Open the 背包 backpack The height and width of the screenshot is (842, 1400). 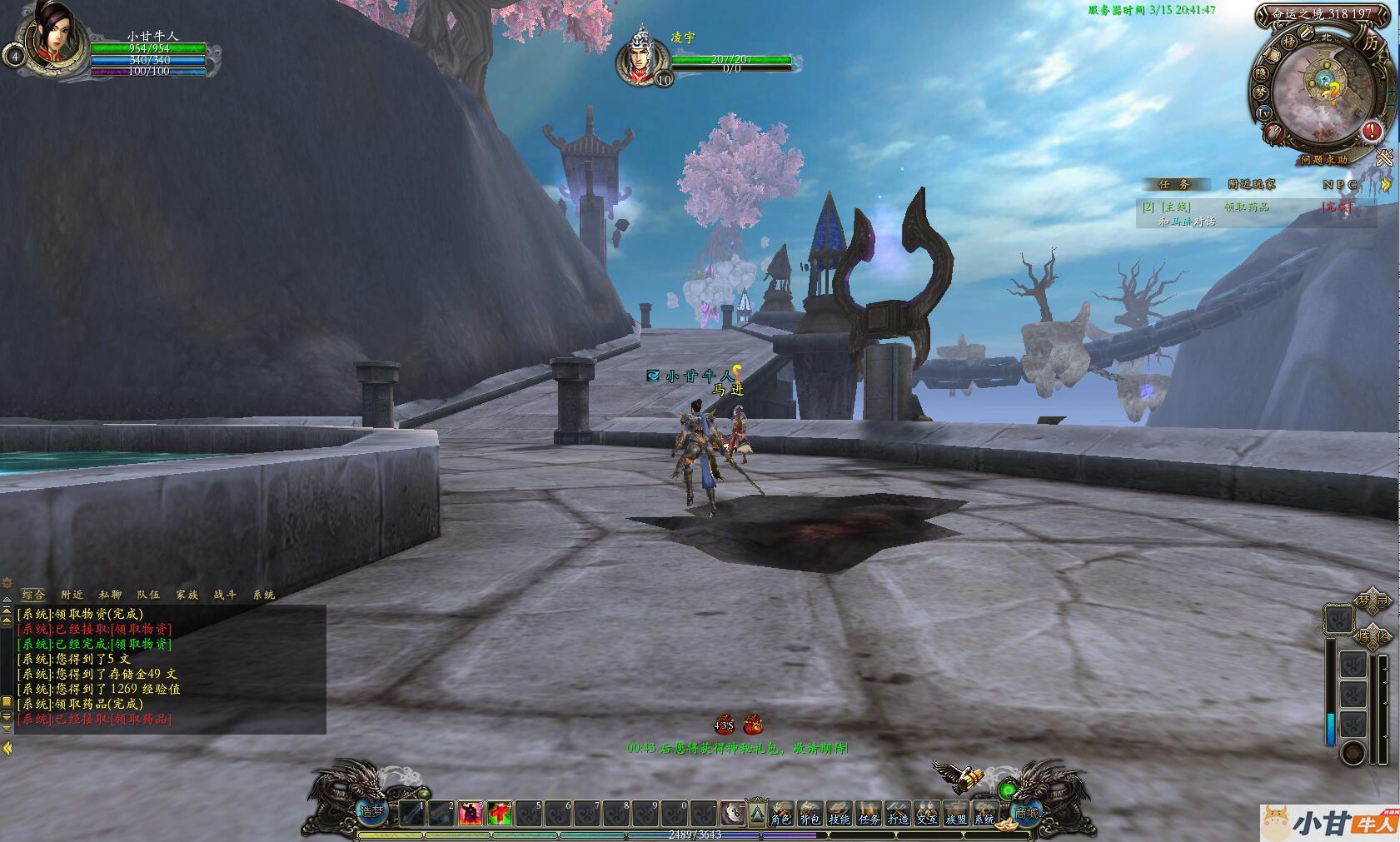(810, 812)
